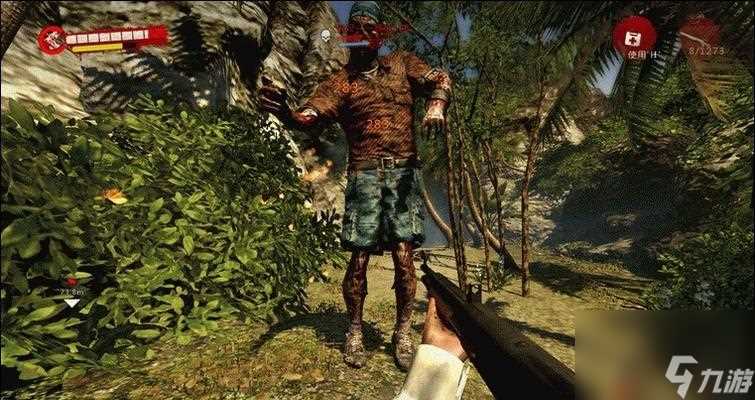Click the player status icon beside health bar
Viewport: 755px width, 400px height.
click(x=52, y=39)
